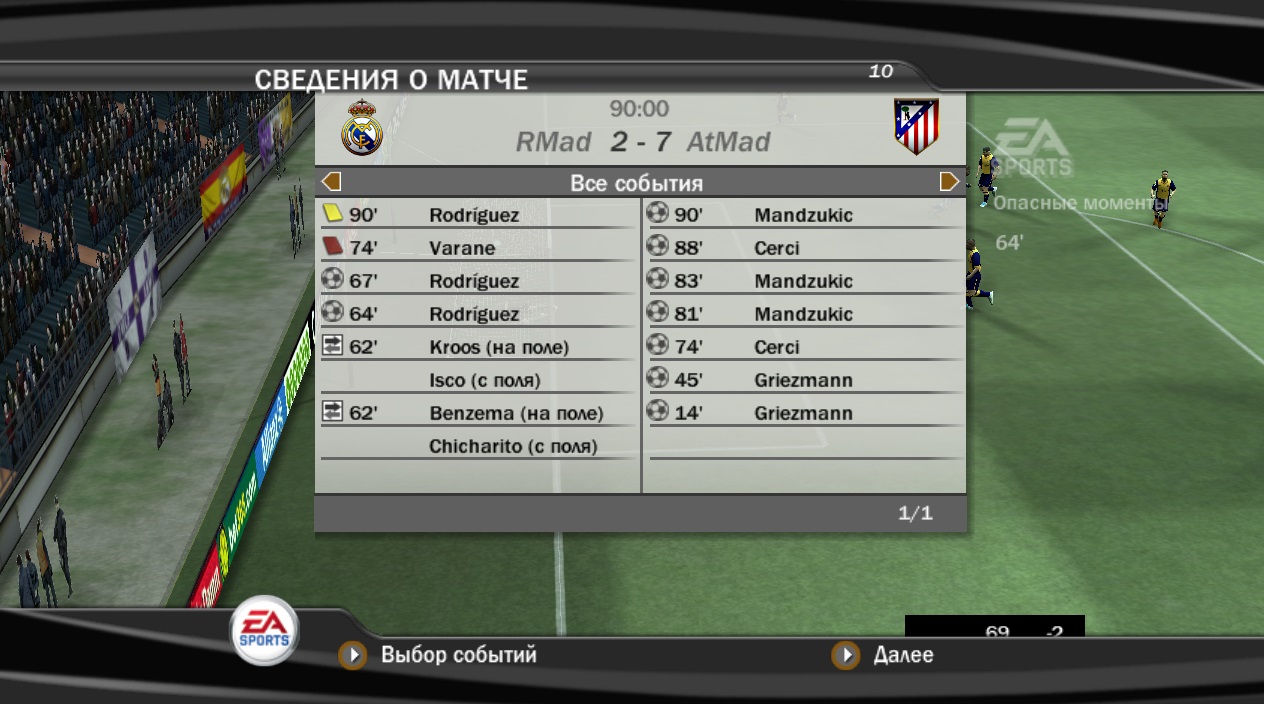This screenshot has height=704, width=1264.
Task: Click the left arrow beside Все события
Action: [x=332, y=182]
